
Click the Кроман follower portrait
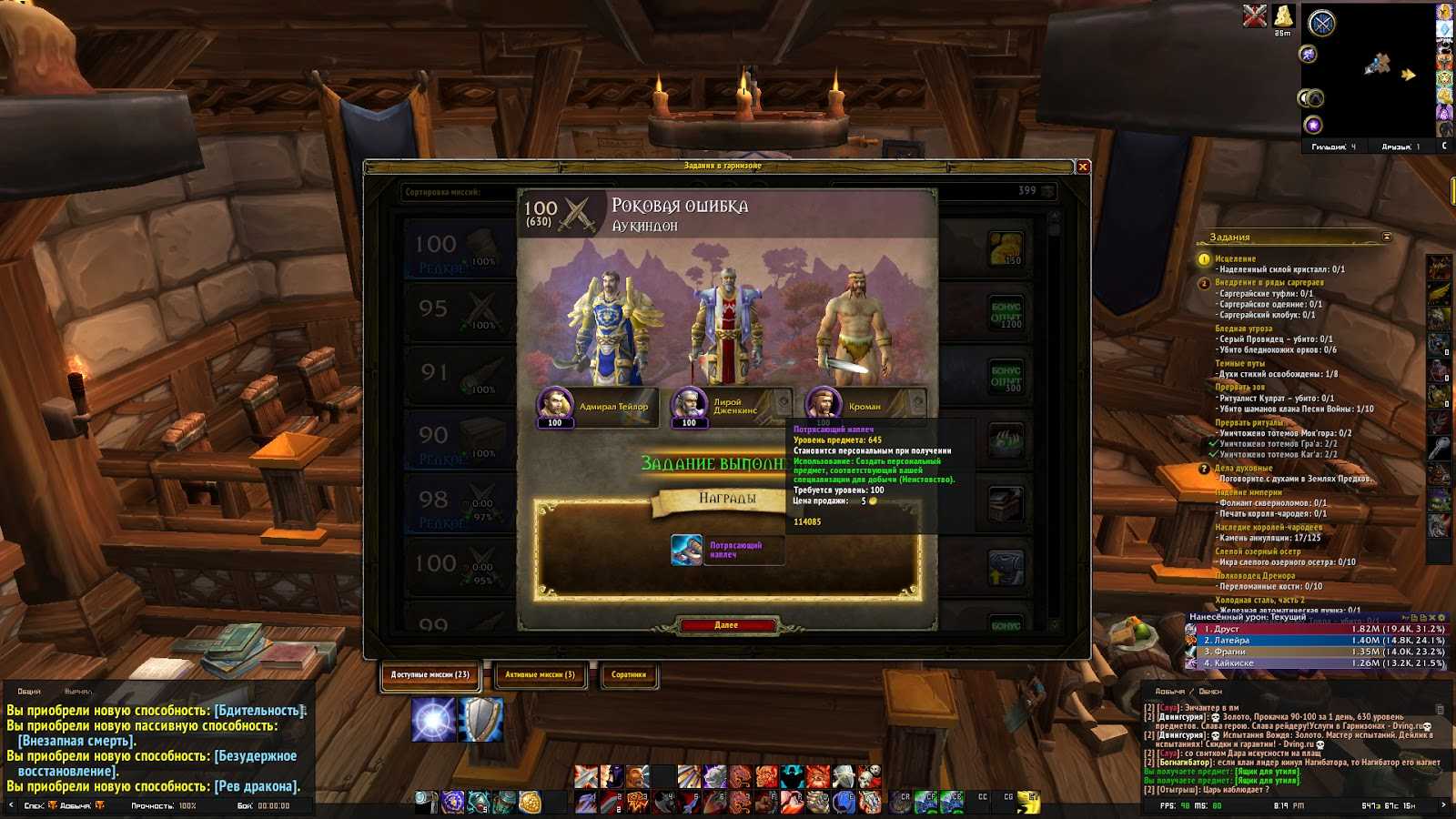coord(822,404)
